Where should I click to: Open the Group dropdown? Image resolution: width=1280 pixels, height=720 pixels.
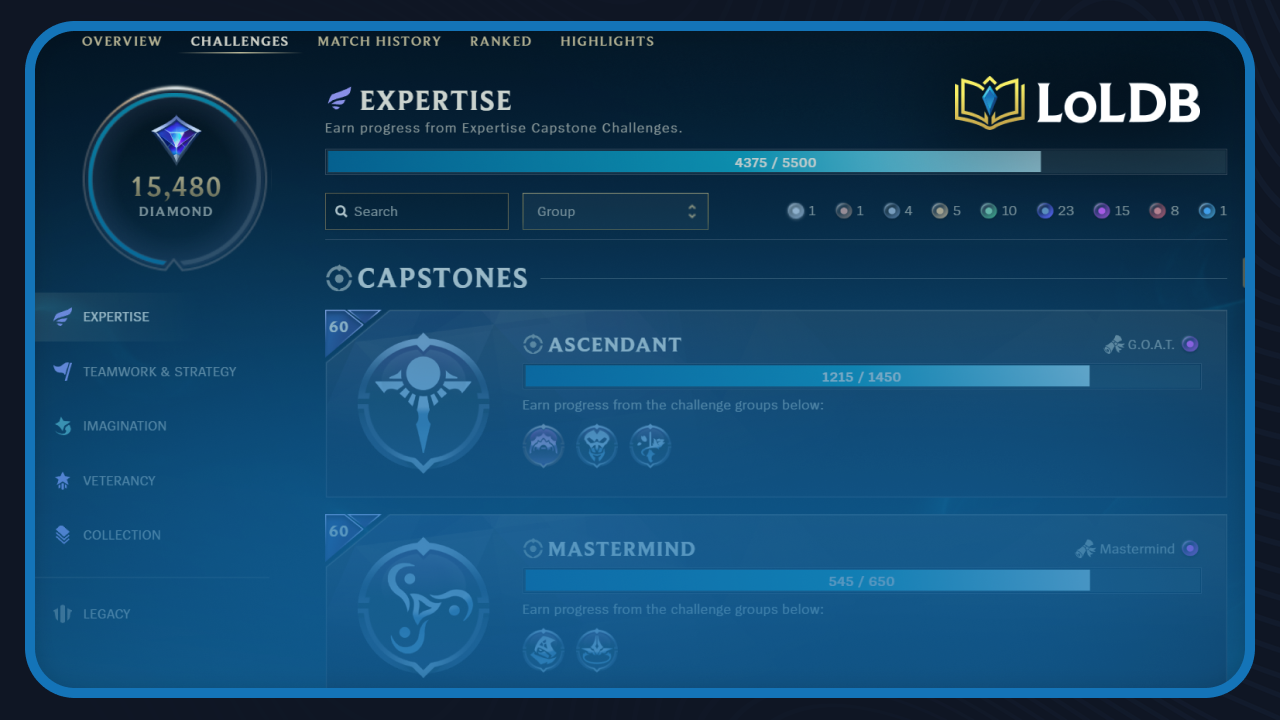coord(615,211)
